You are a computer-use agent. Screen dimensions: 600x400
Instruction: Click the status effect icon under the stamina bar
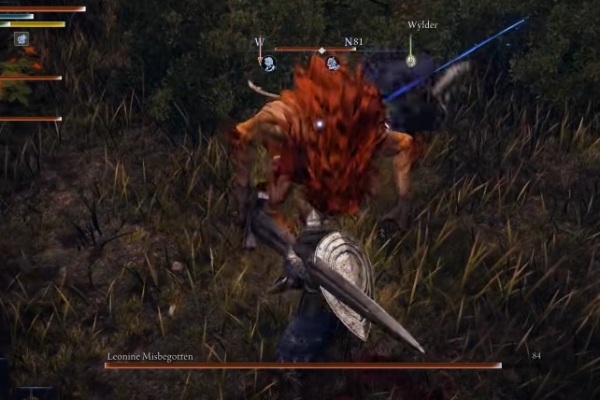(21, 39)
